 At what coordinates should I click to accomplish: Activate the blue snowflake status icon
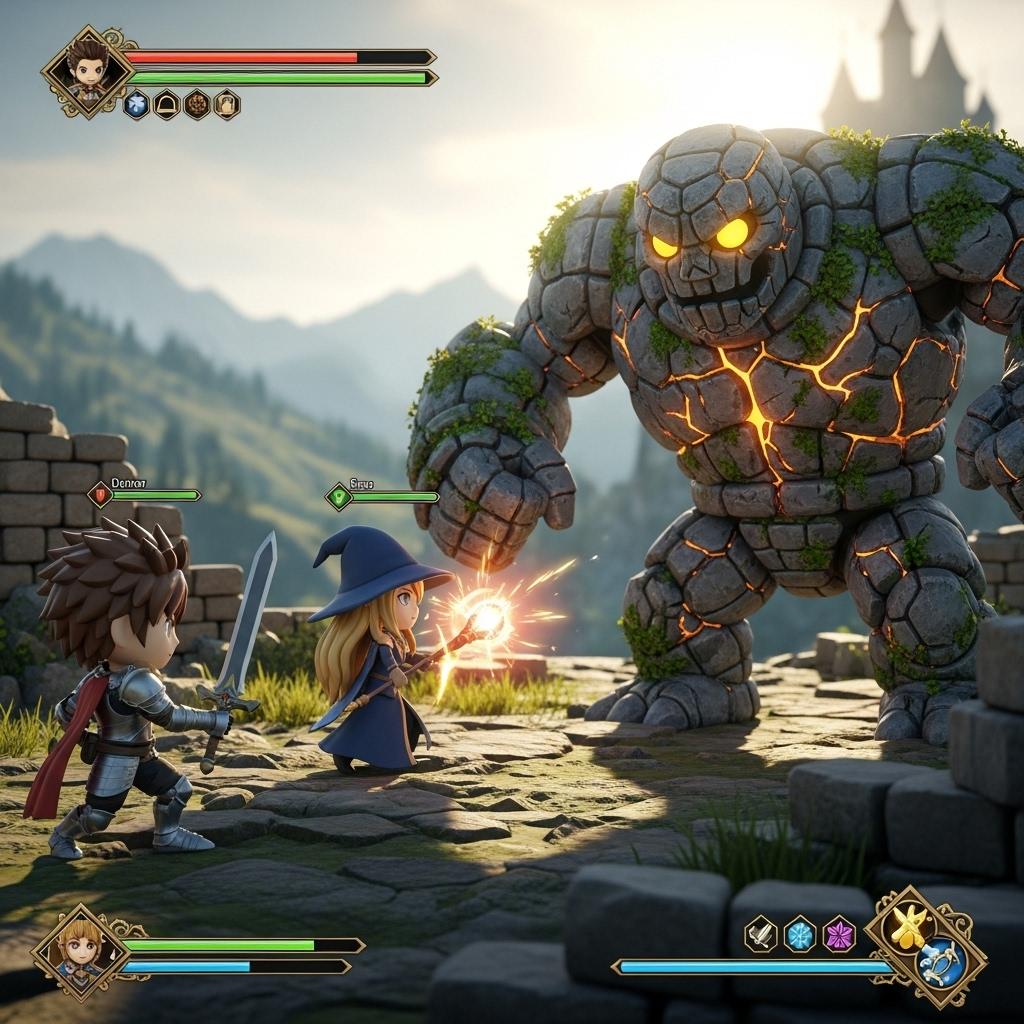[136, 104]
